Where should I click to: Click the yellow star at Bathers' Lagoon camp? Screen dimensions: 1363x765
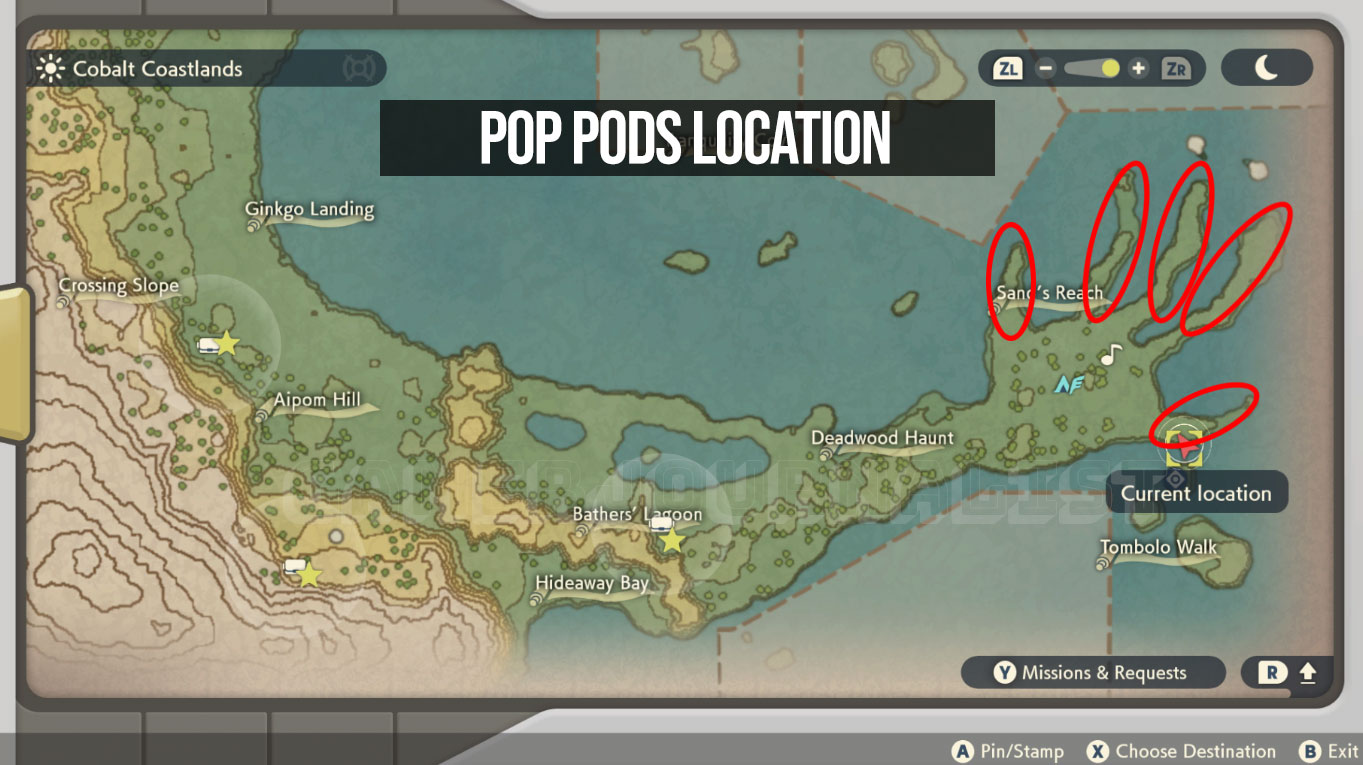[671, 541]
